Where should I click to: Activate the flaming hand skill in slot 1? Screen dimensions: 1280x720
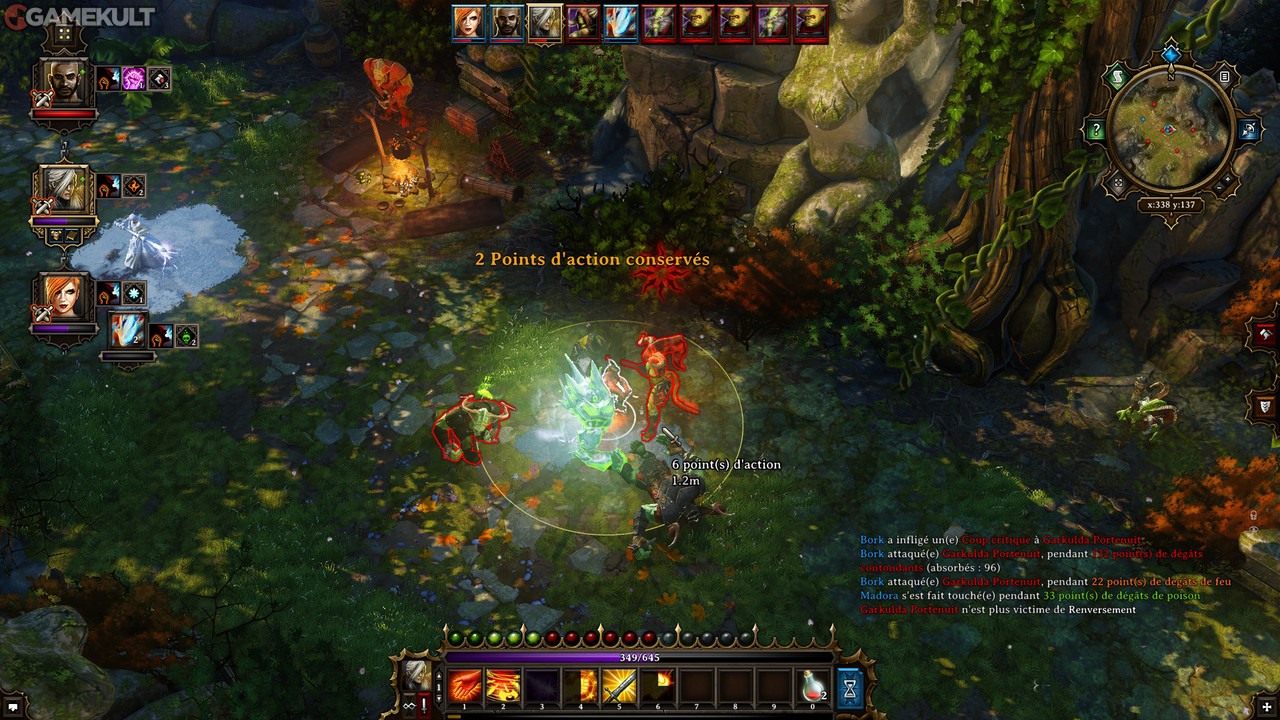point(465,686)
